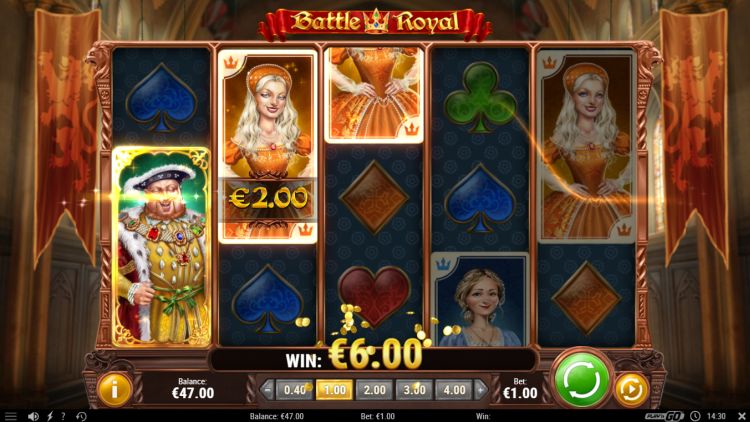Open the hamburger menu in the bottom bar
Image resolution: width=750 pixels, height=422 pixels.
click(x=11, y=416)
